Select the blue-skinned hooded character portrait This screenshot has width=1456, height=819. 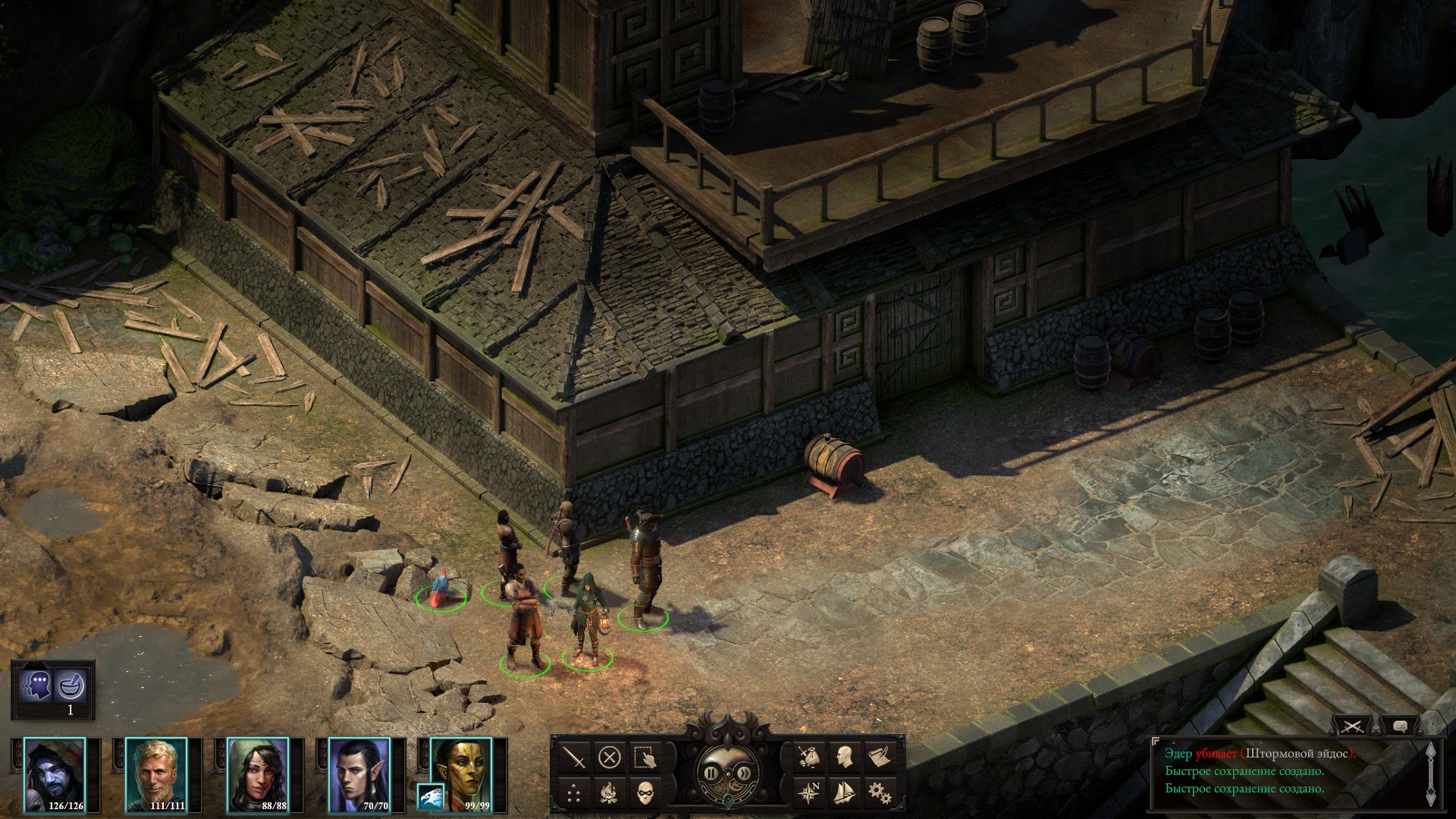point(55,774)
